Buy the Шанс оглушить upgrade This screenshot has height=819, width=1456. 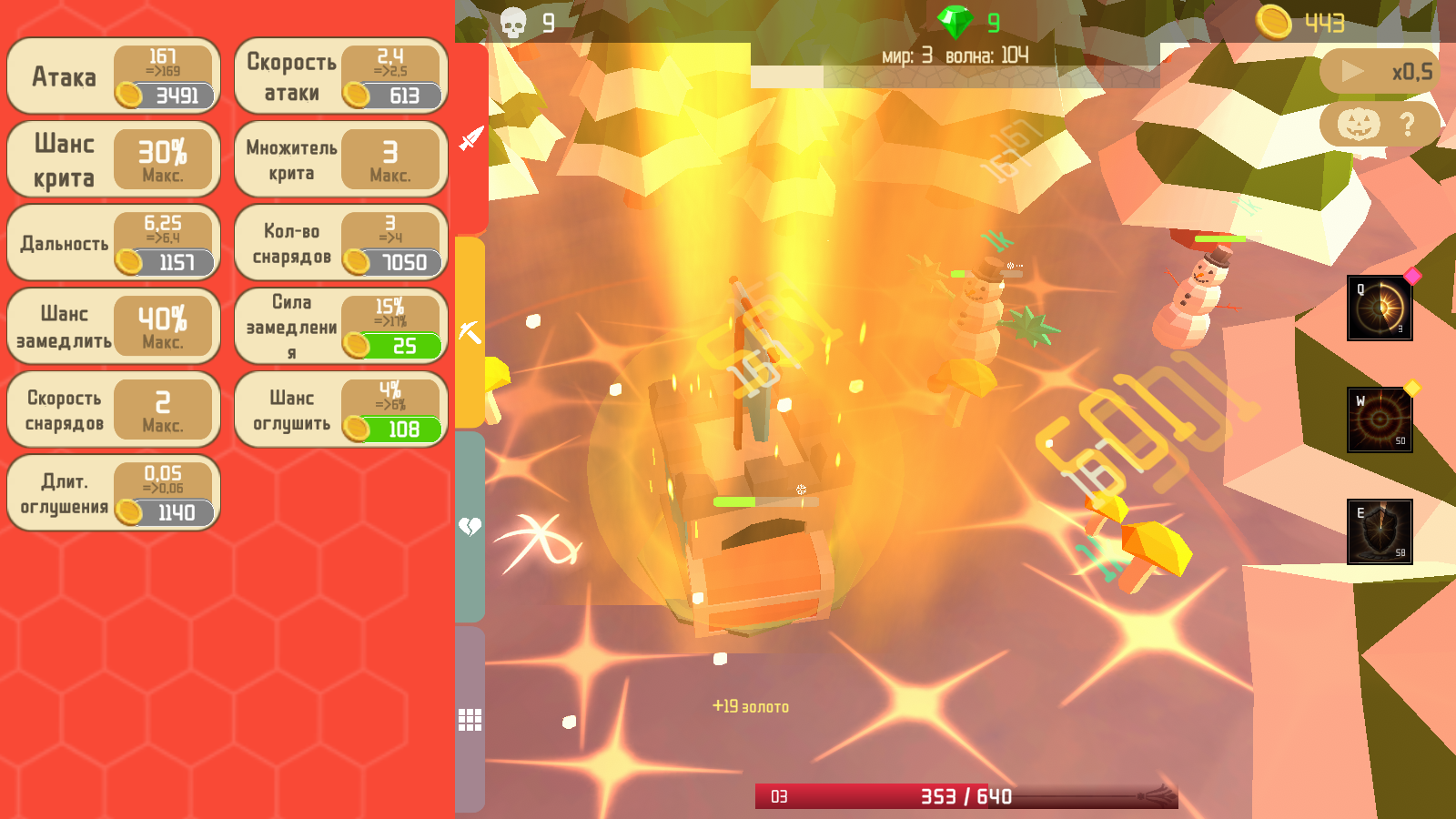340,408
